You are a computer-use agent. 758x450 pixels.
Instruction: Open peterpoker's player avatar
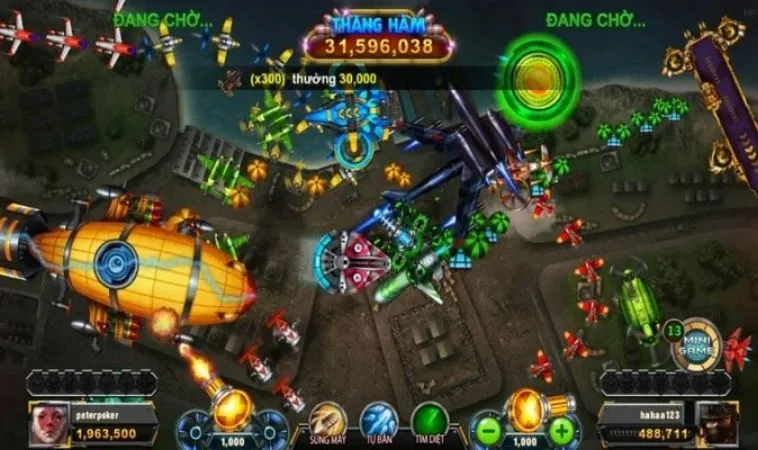click(x=48, y=424)
